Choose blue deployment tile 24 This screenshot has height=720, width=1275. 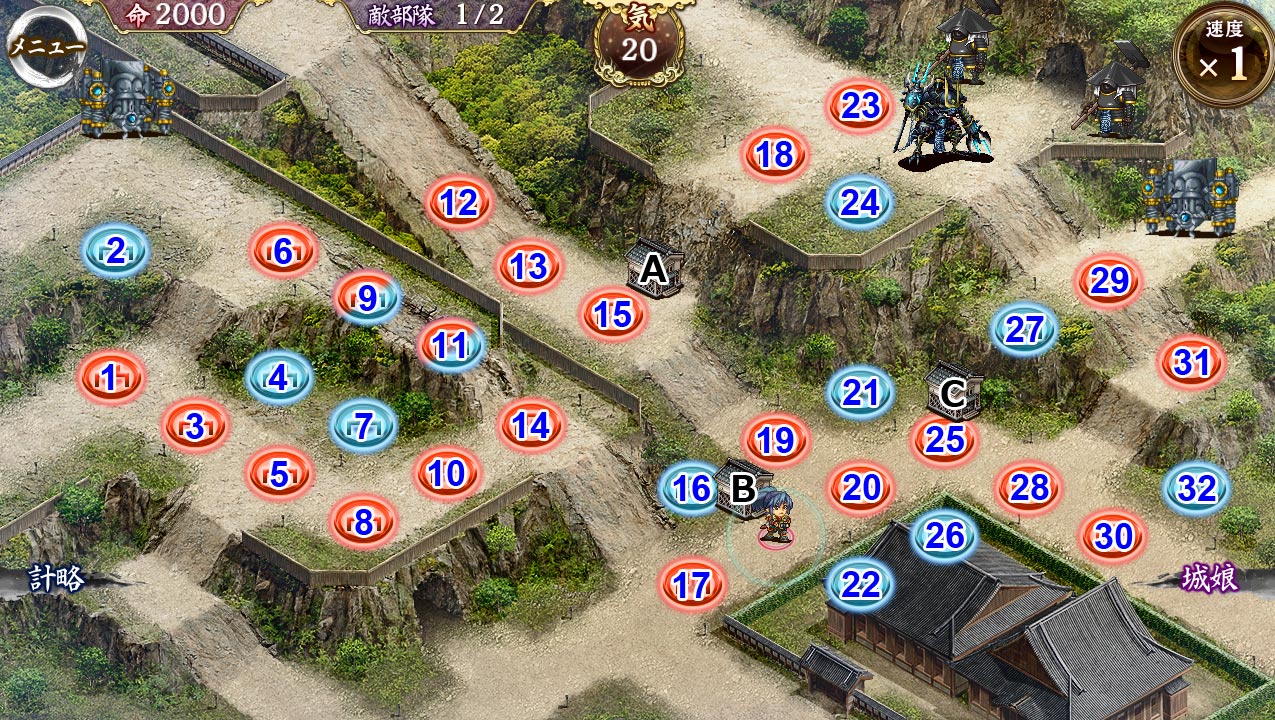click(859, 203)
